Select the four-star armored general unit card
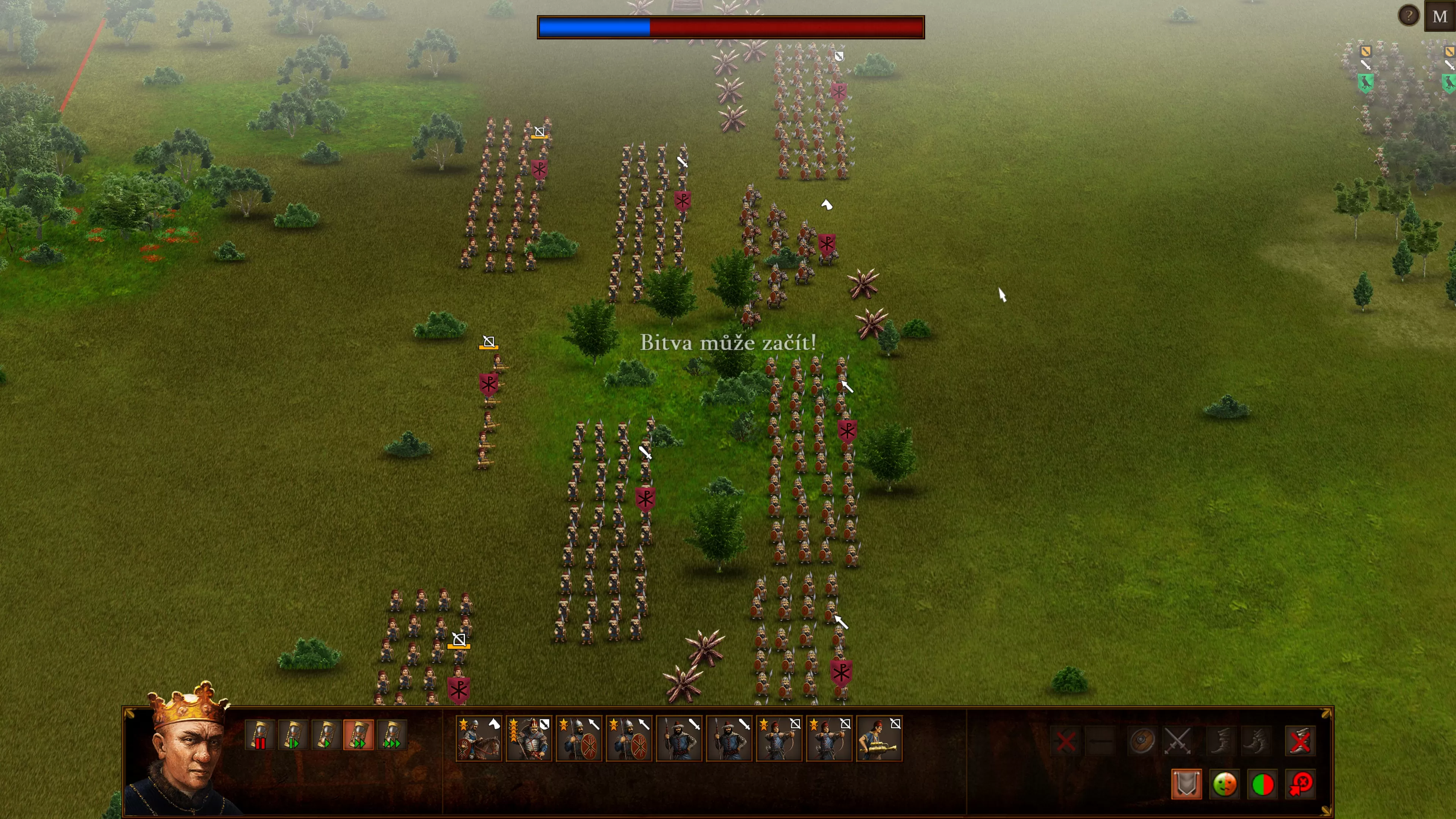This screenshot has width=1456, height=819. coord(529,739)
